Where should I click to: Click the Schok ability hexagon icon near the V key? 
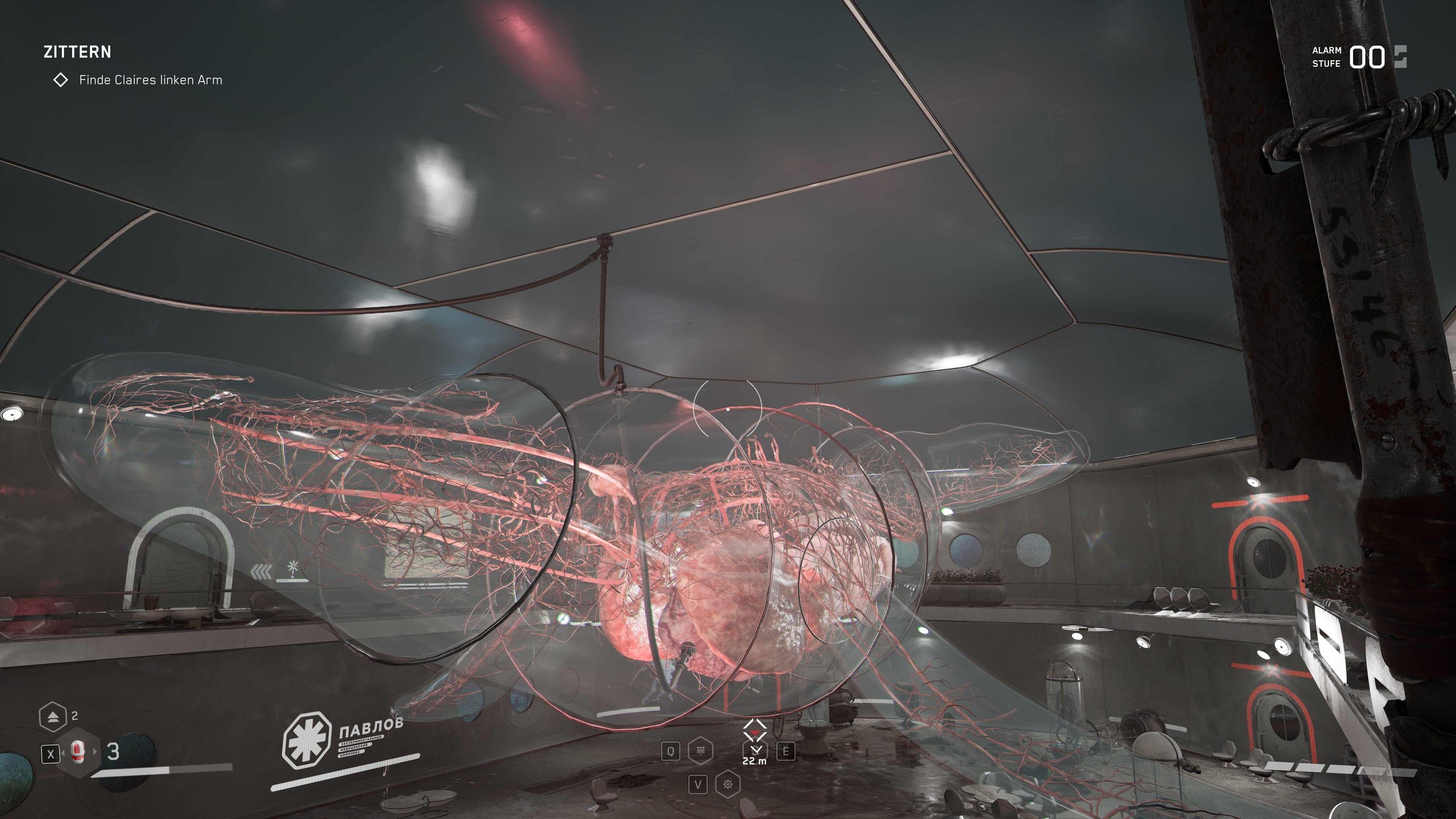728,784
